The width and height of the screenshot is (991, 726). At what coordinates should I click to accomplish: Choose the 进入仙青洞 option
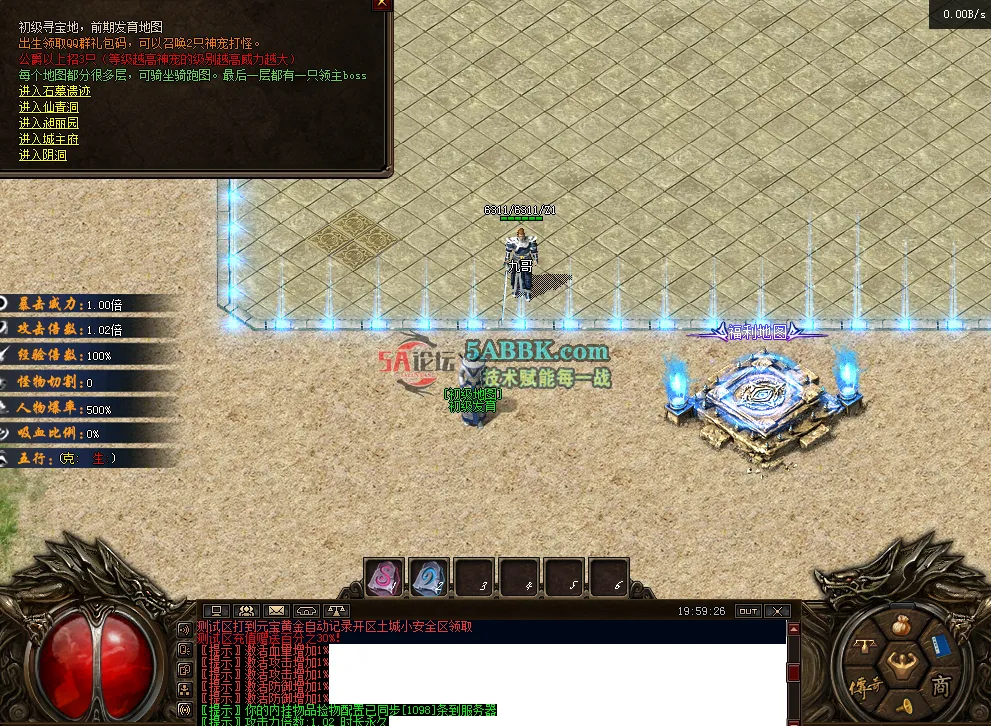(x=48, y=107)
